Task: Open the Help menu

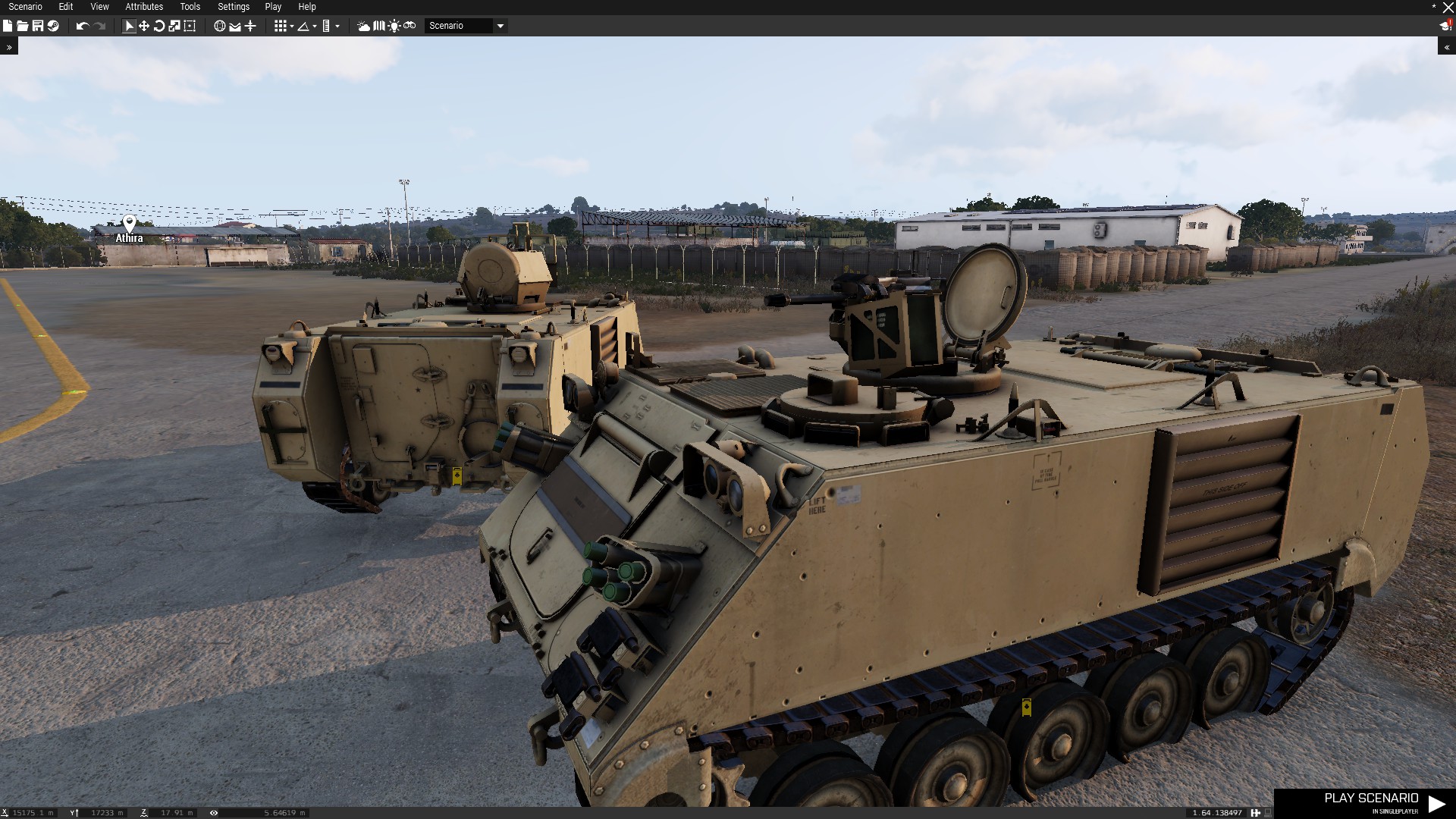Action: click(x=307, y=7)
